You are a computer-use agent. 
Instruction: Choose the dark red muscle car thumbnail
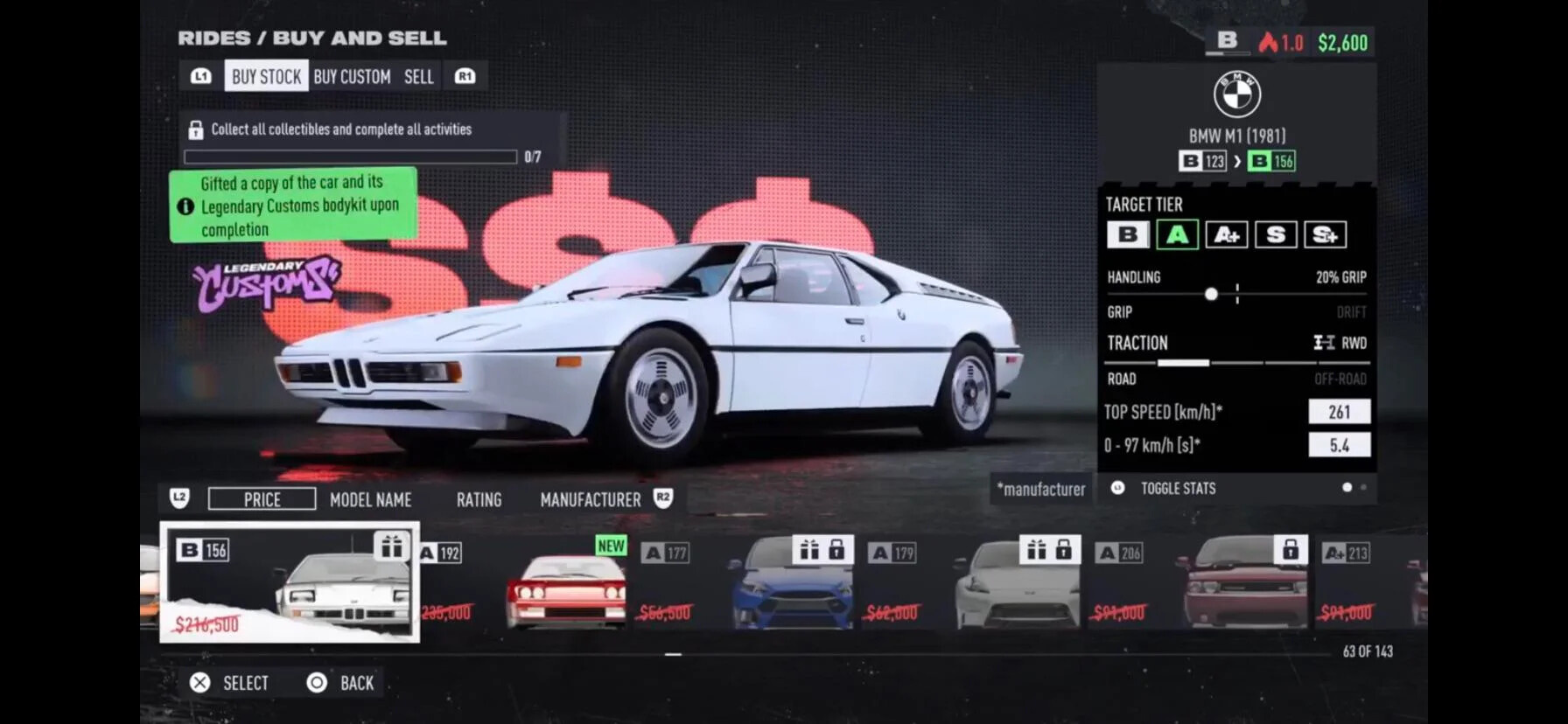1244,584
